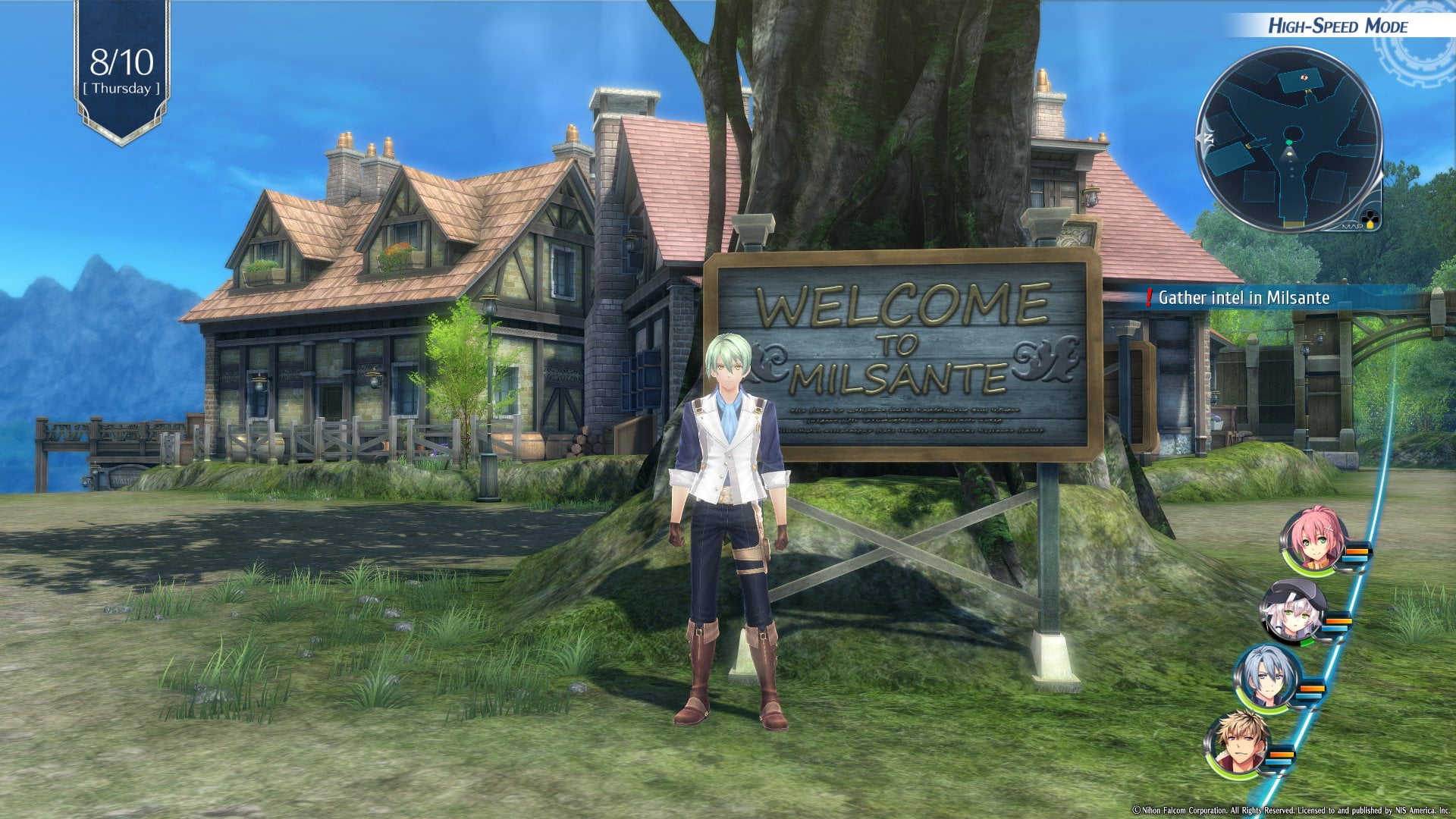Click the orange HP bar of the top portrait
Screen dimensions: 1456x819
[x=1357, y=551]
